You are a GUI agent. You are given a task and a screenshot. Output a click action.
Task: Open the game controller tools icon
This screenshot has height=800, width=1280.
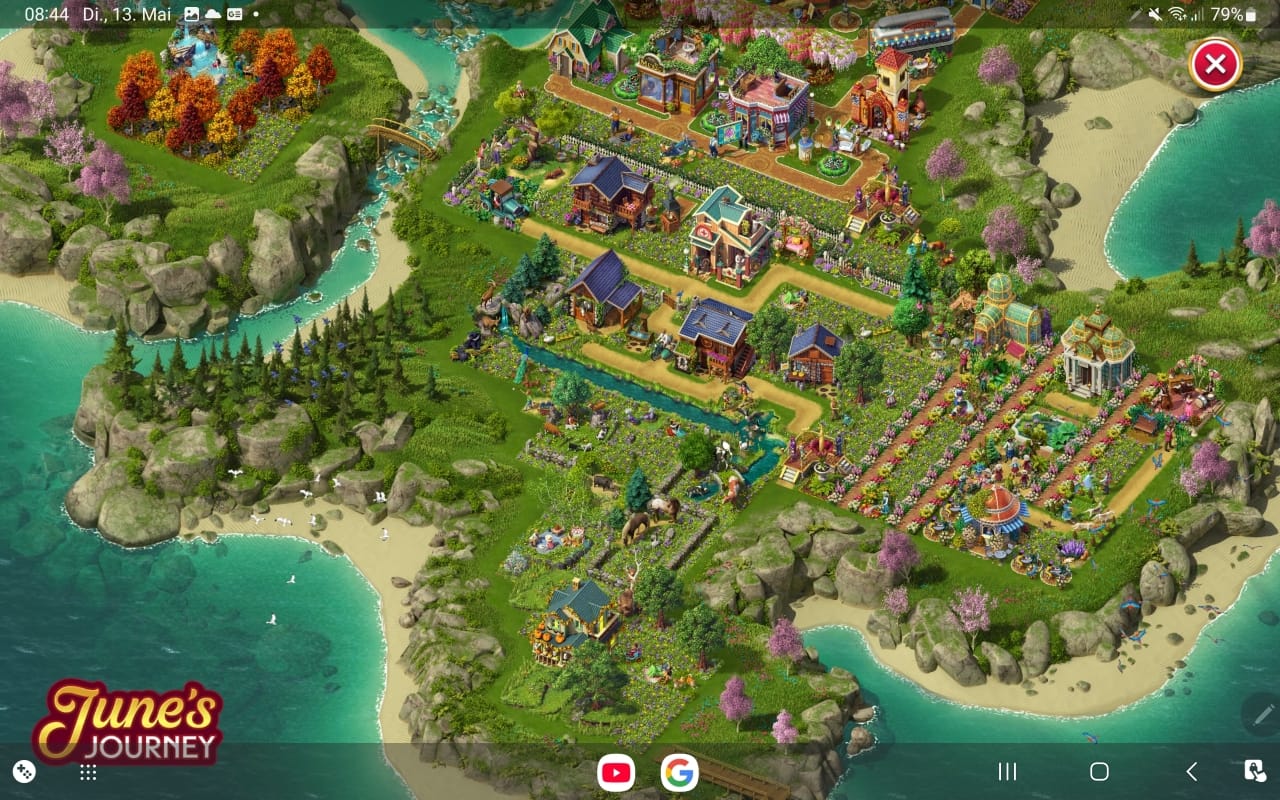pyautogui.click(x=23, y=772)
